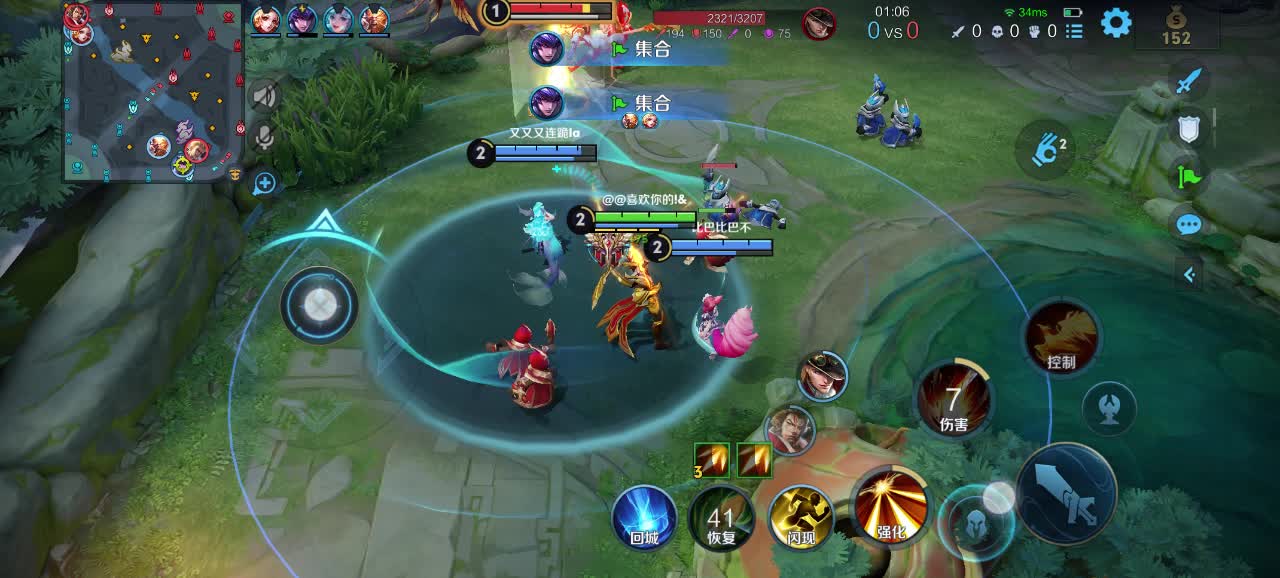Image resolution: width=1280 pixels, height=578 pixels.
Task: Cast the 控制 control skill
Action: (x=1061, y=338)
